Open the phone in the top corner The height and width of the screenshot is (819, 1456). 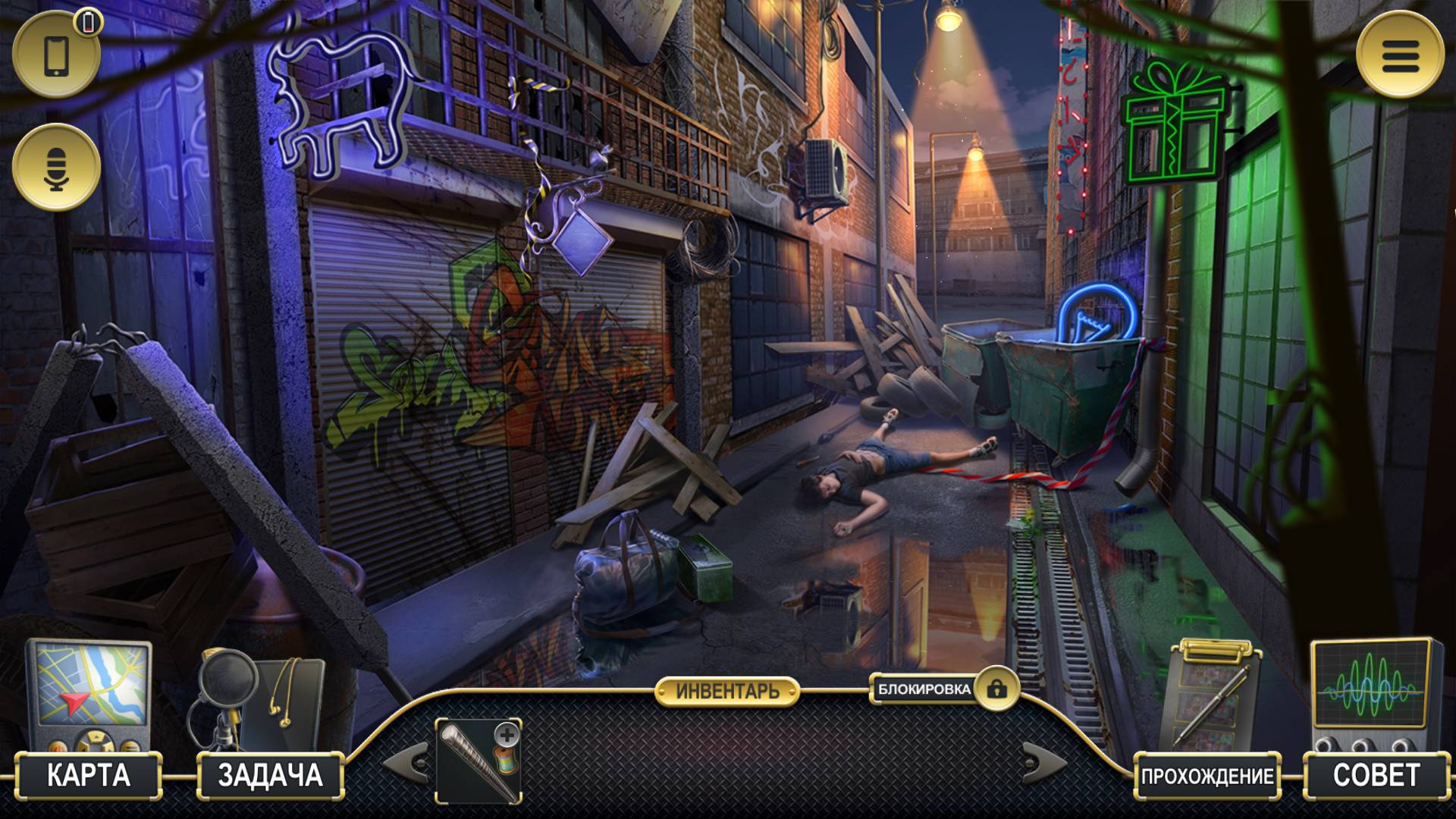coord(57,55)
